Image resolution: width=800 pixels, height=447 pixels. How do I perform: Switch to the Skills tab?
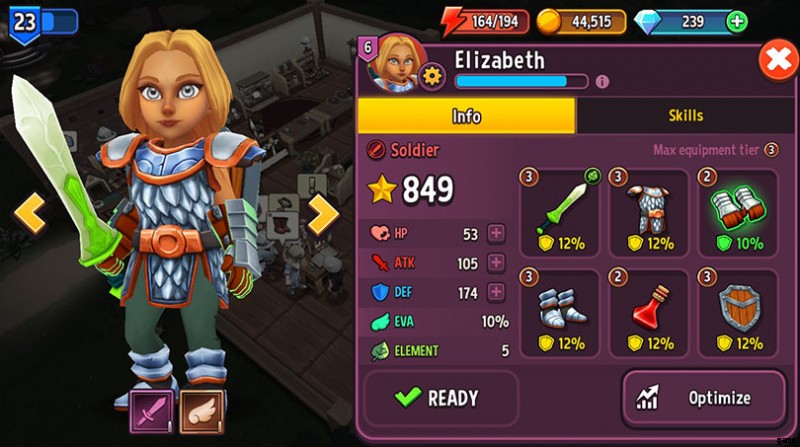(685, 116)
